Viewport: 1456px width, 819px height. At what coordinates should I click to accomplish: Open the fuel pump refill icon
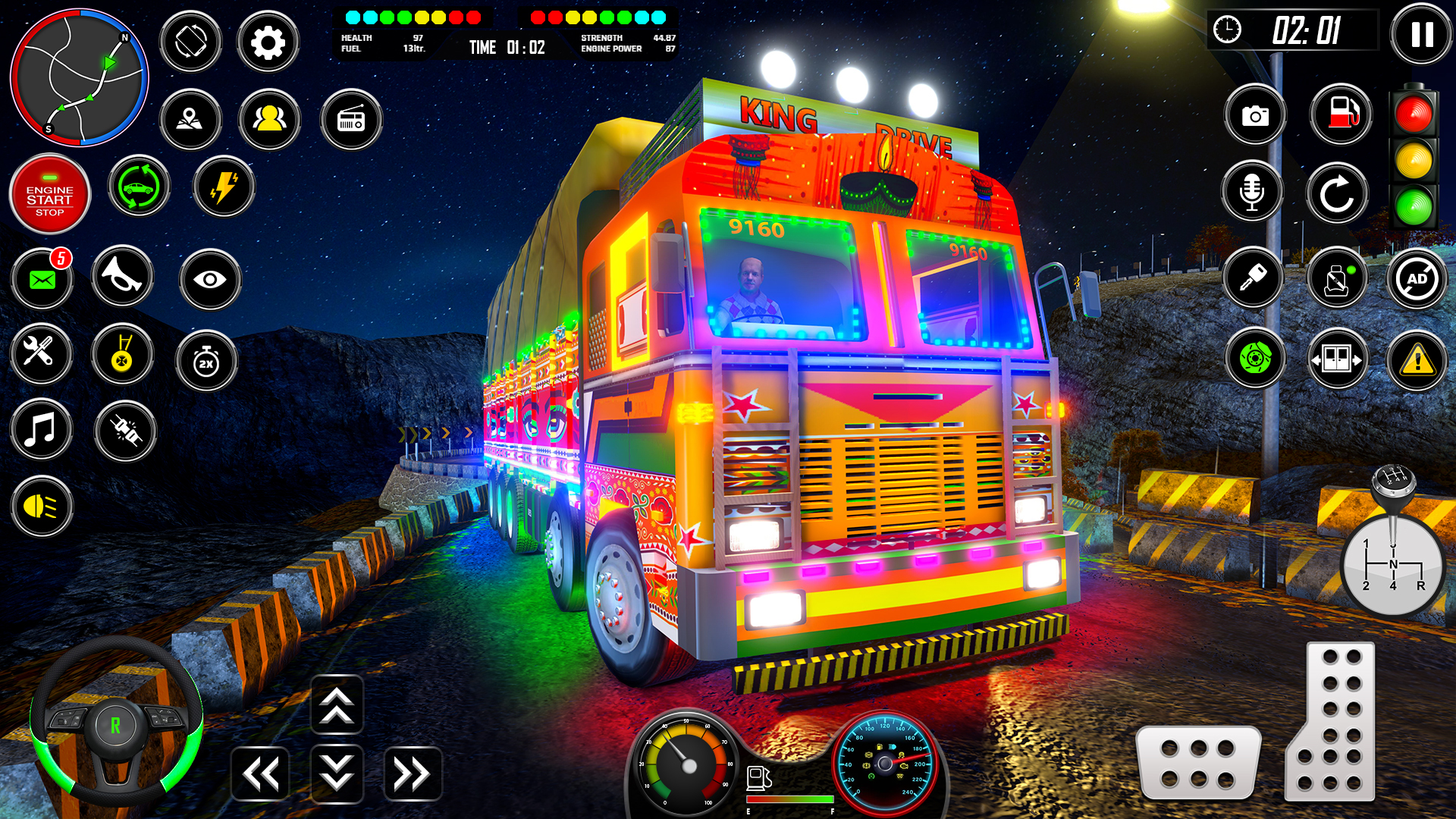tap(1341, 114)
